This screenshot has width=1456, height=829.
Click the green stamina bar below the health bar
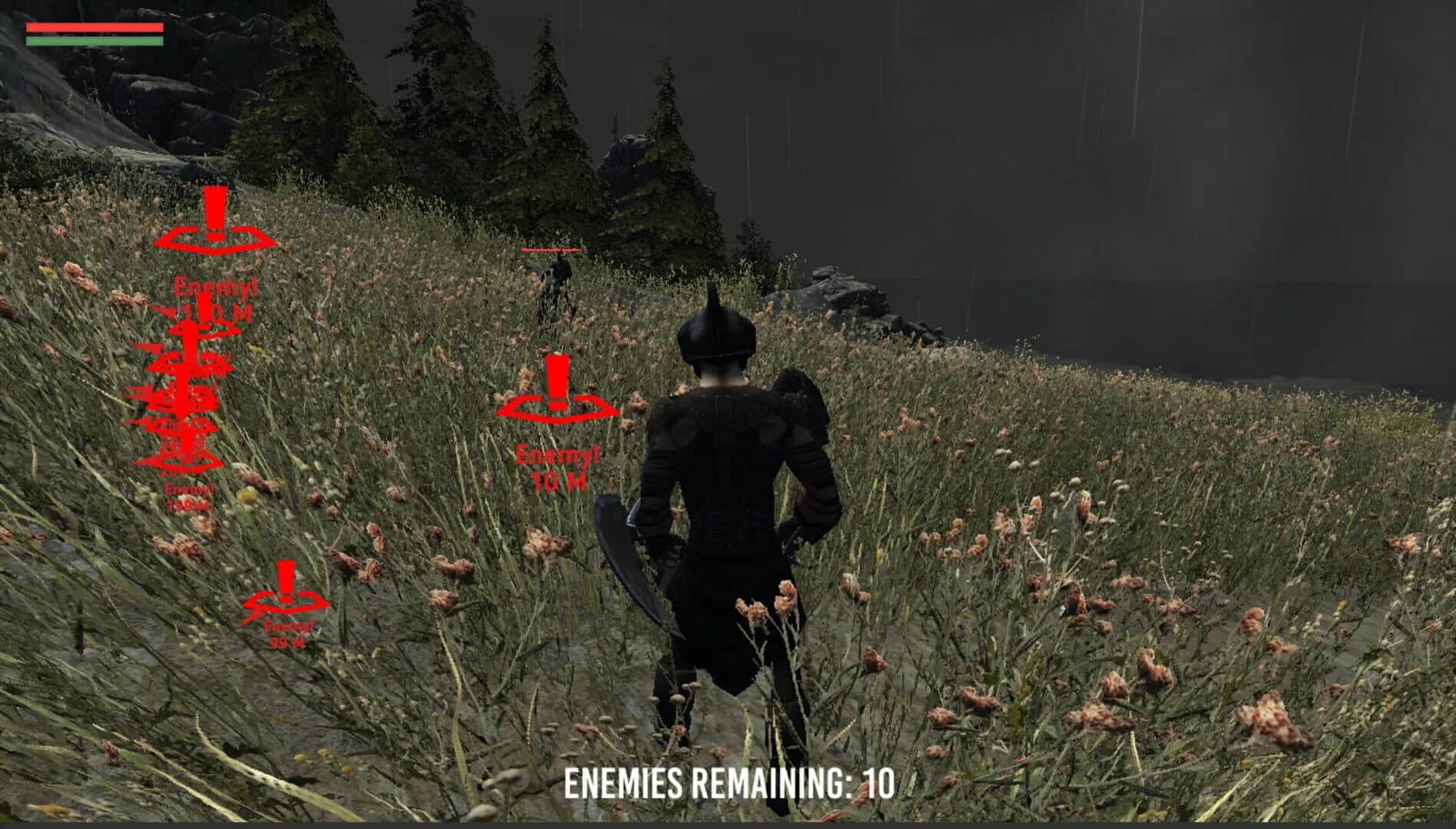[94, 40]
